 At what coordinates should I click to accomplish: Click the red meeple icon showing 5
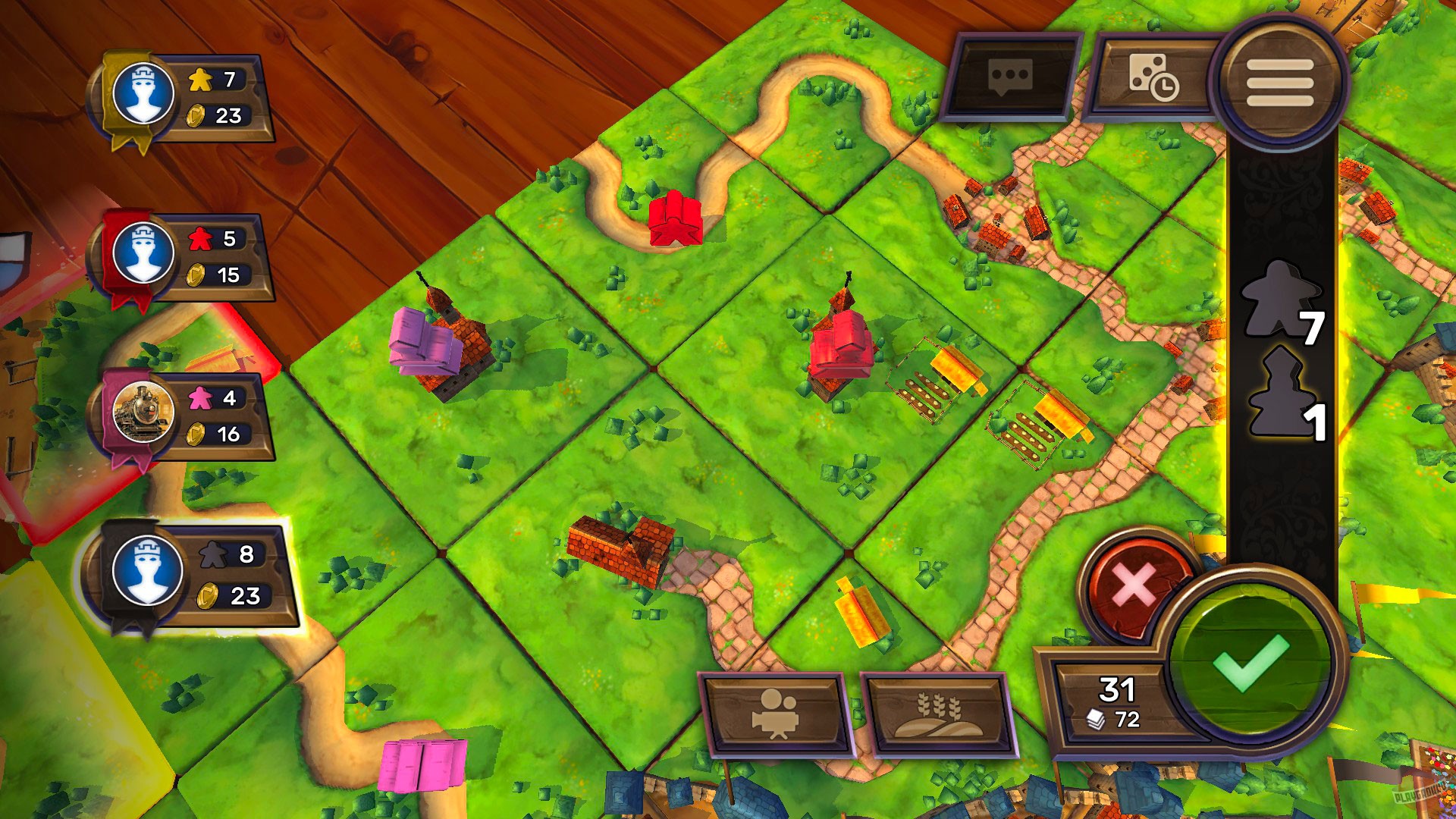click(199, 238)
